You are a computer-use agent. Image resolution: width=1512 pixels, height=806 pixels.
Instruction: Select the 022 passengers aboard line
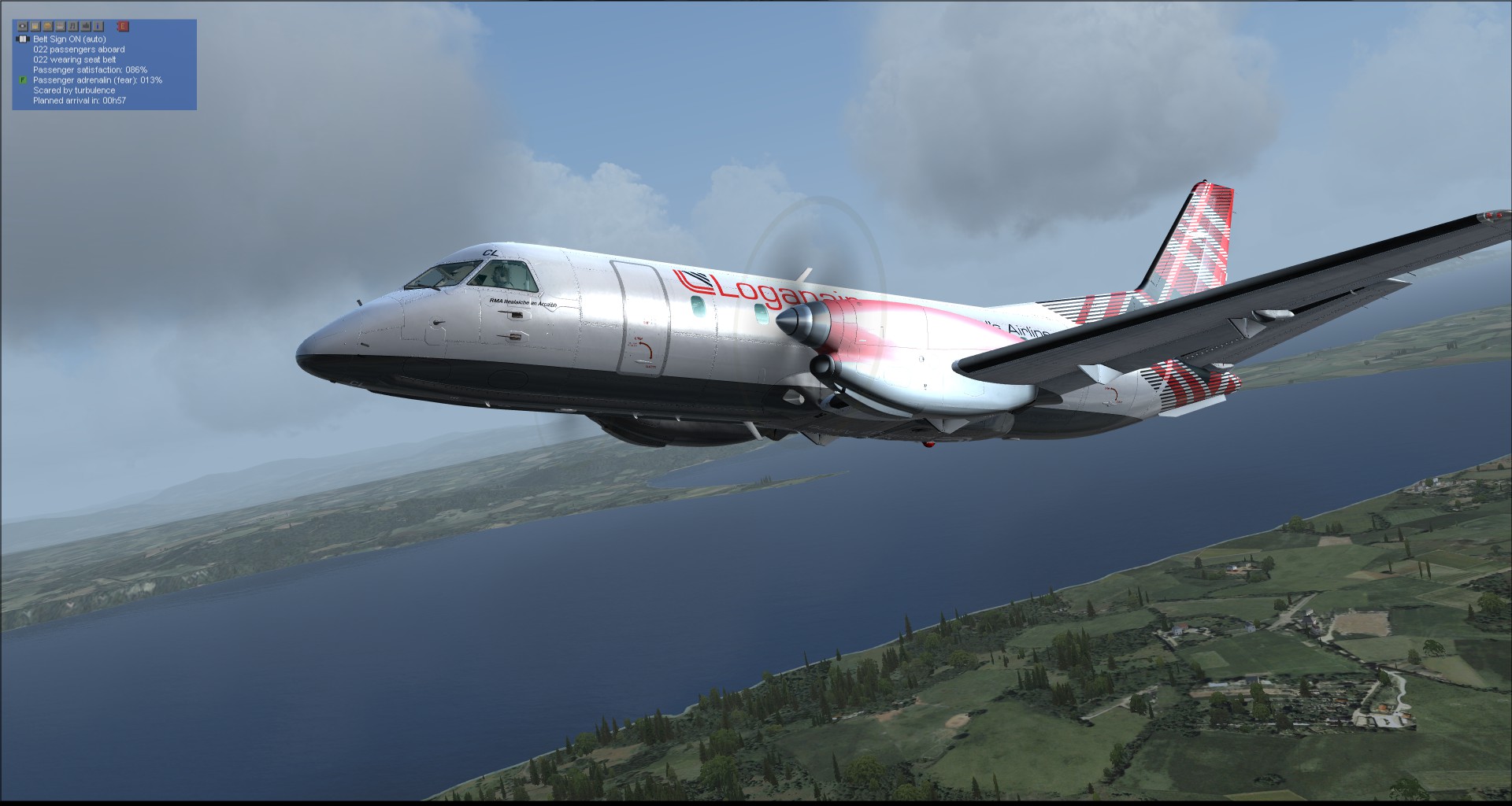point(79,49)
